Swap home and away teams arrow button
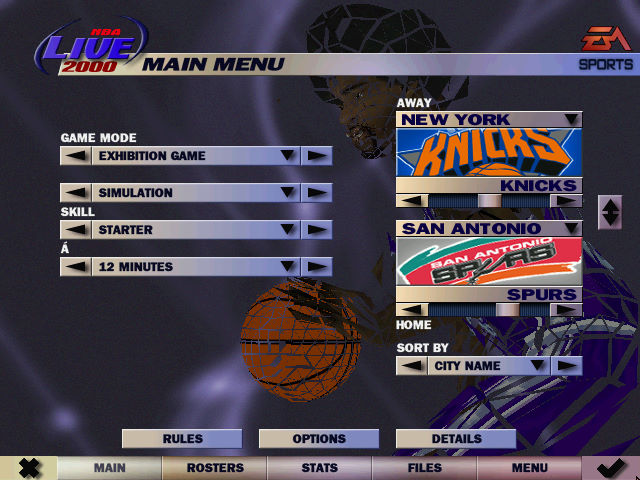Viewport: 640px width, 480px height. [609, 212]
